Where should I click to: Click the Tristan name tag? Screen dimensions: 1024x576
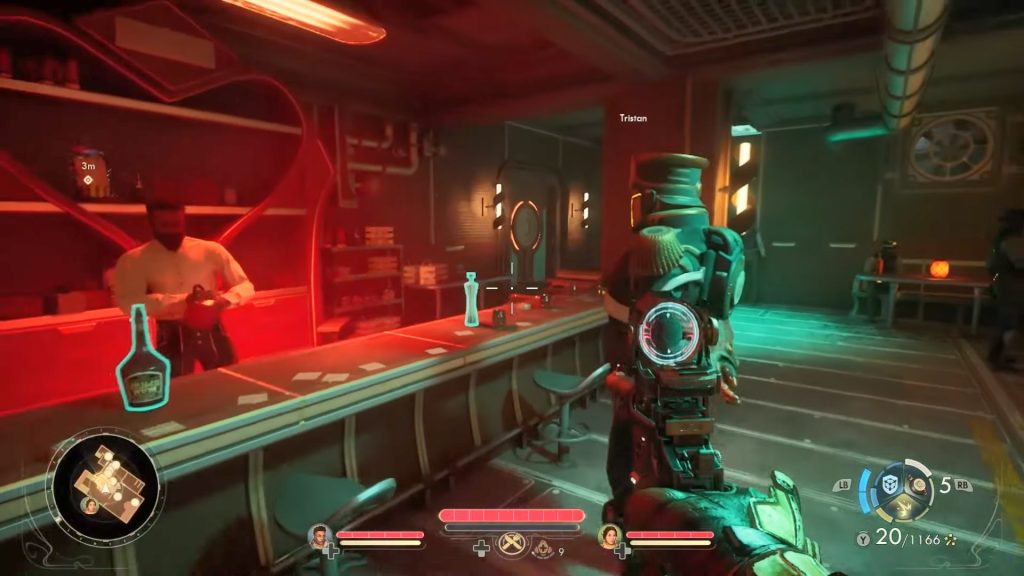click(x=632, y=118)
